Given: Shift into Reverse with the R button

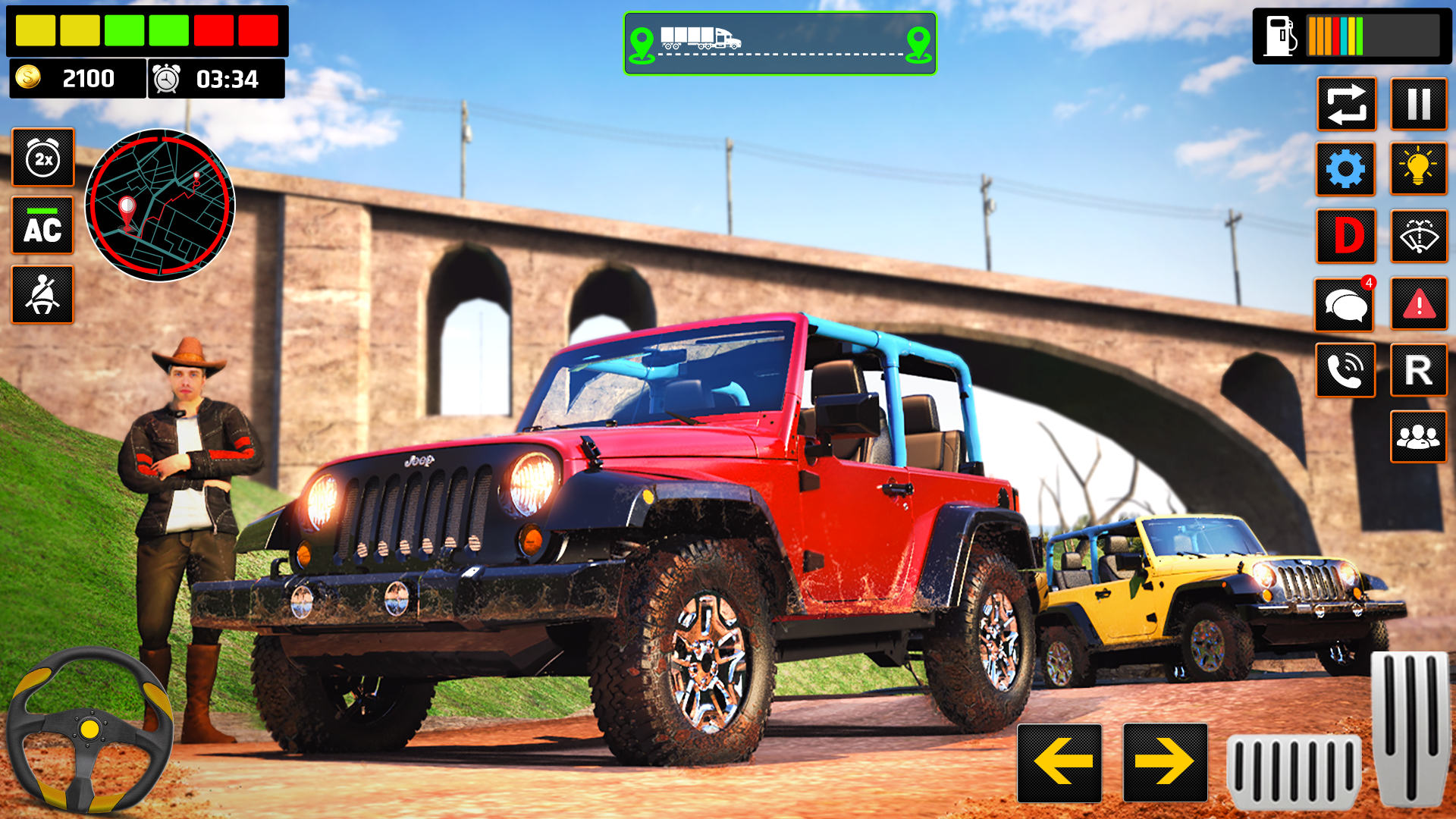Looking at the screenshot, I should (x=1419, y=370).
